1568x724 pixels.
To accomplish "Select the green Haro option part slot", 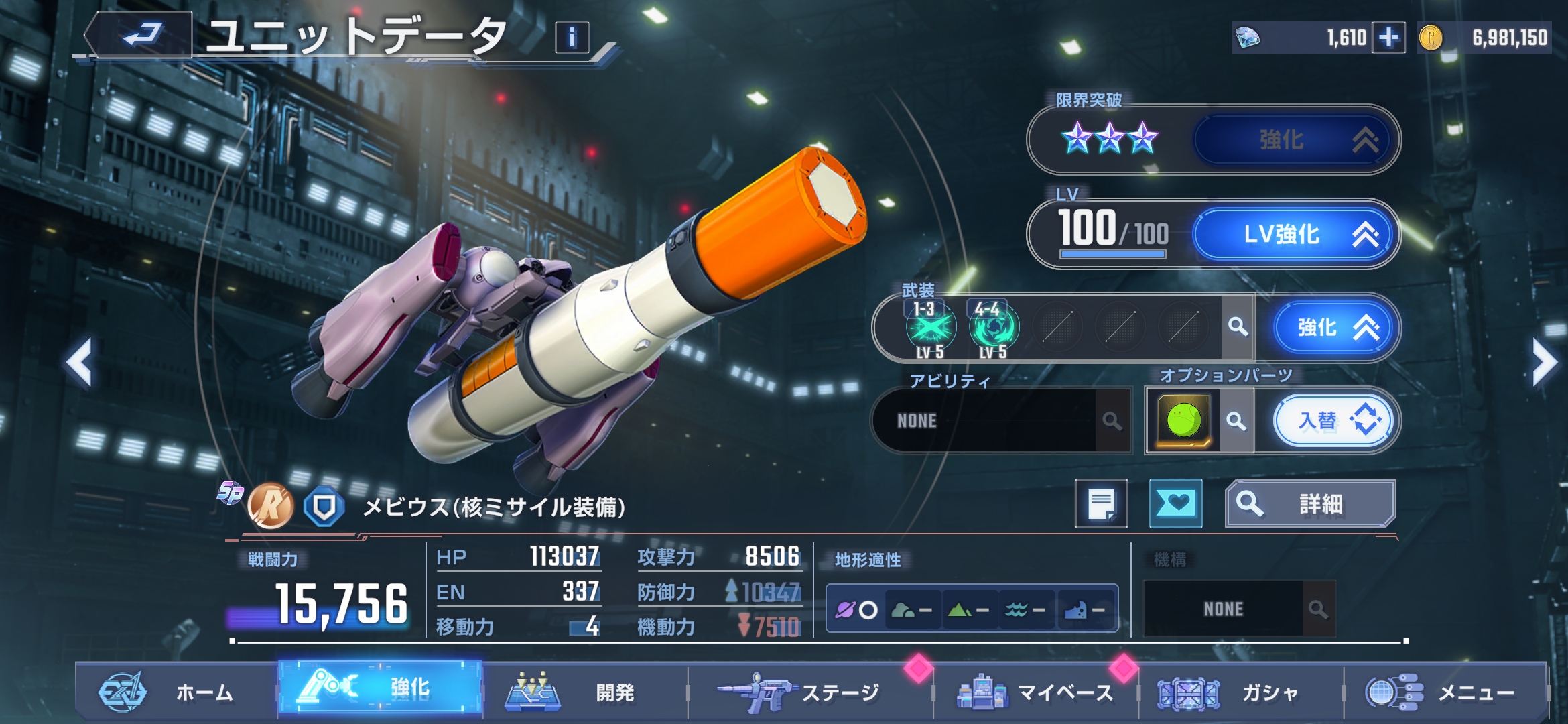I will pyautogui.click(x=1183, y=421).
